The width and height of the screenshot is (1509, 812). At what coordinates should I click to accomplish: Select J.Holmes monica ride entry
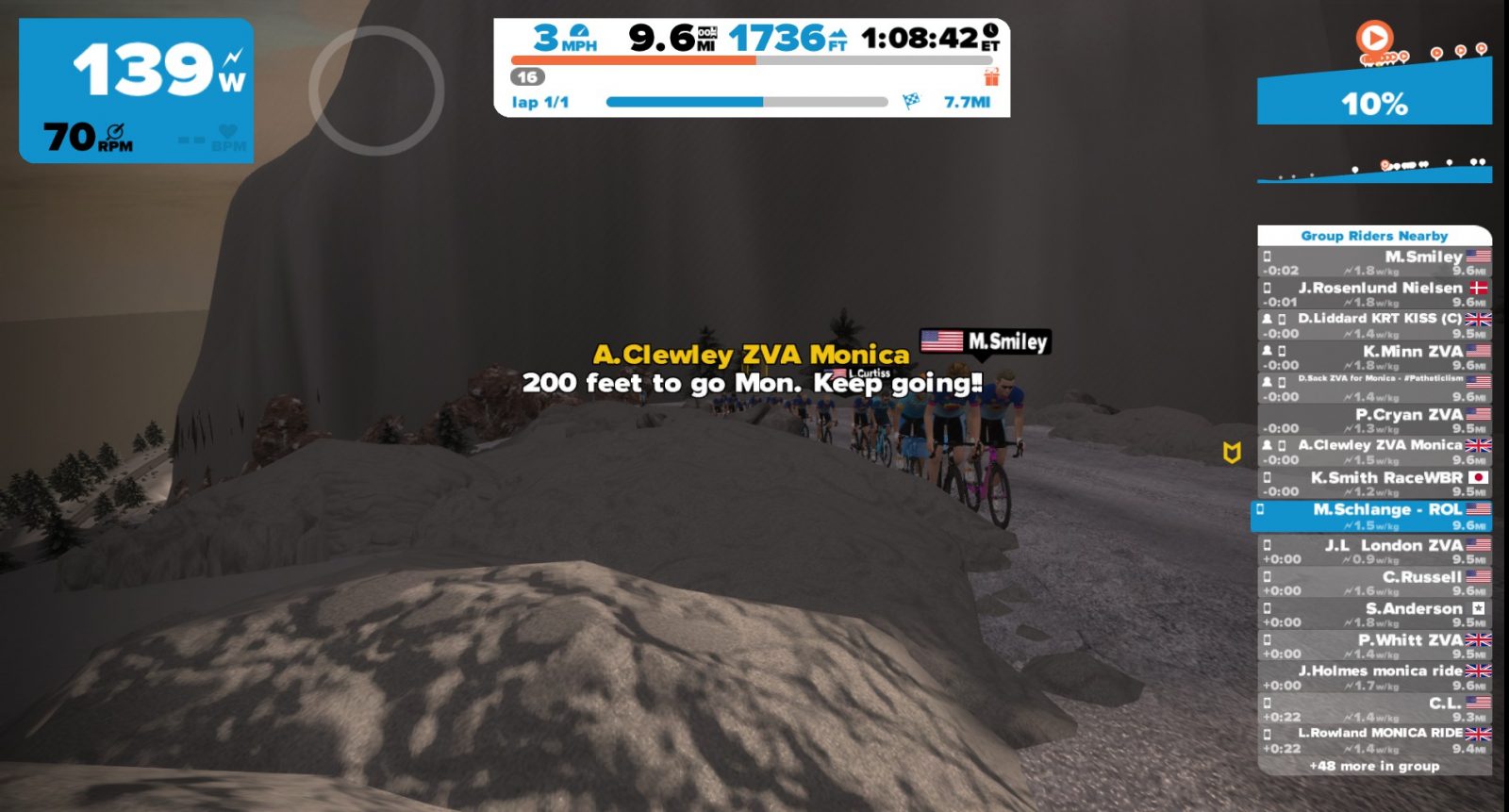[1374, 677]
